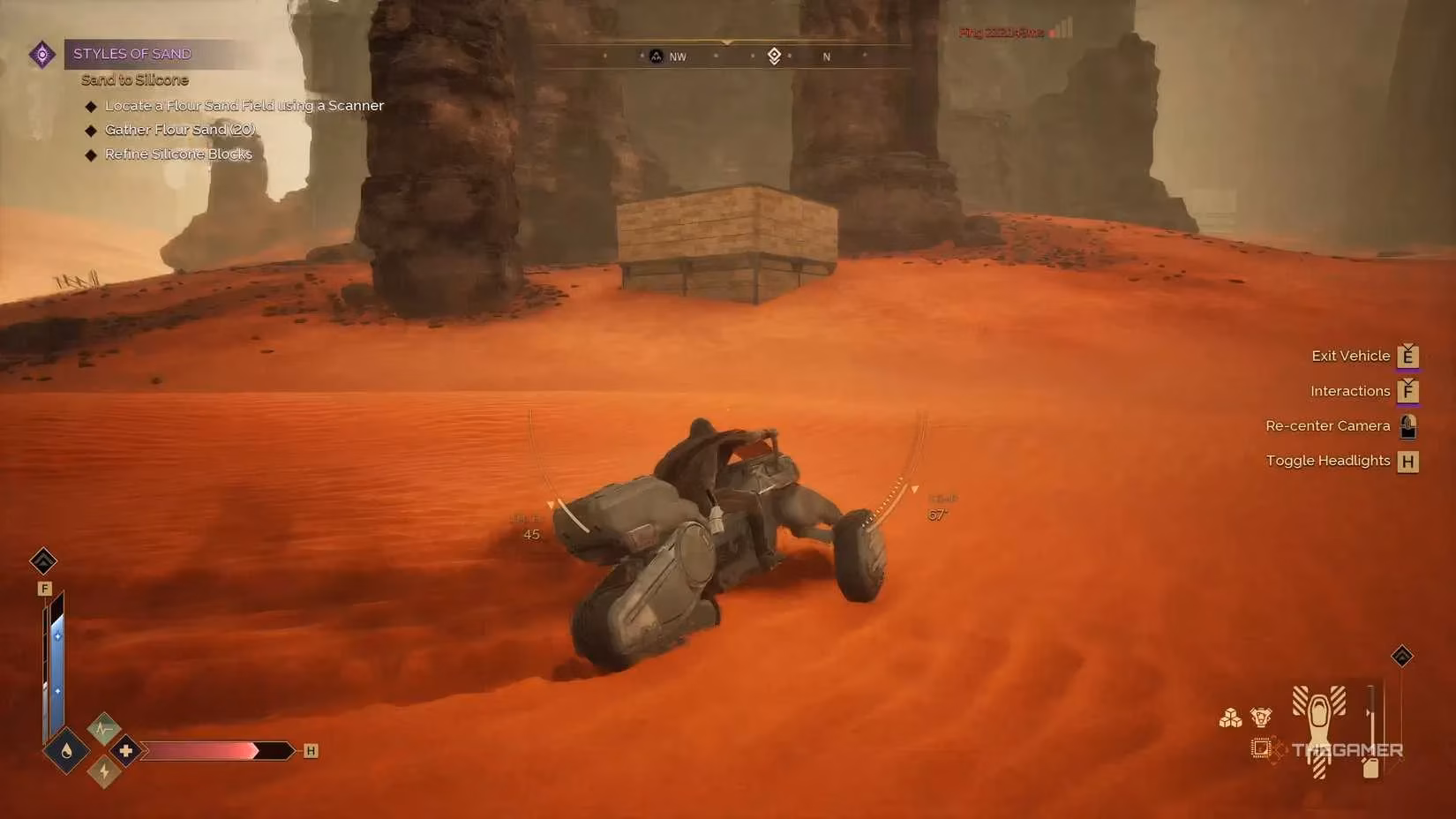Click the vehicle status body diagram
This screenshot has height=819, width=1456.
point(1319,727)
